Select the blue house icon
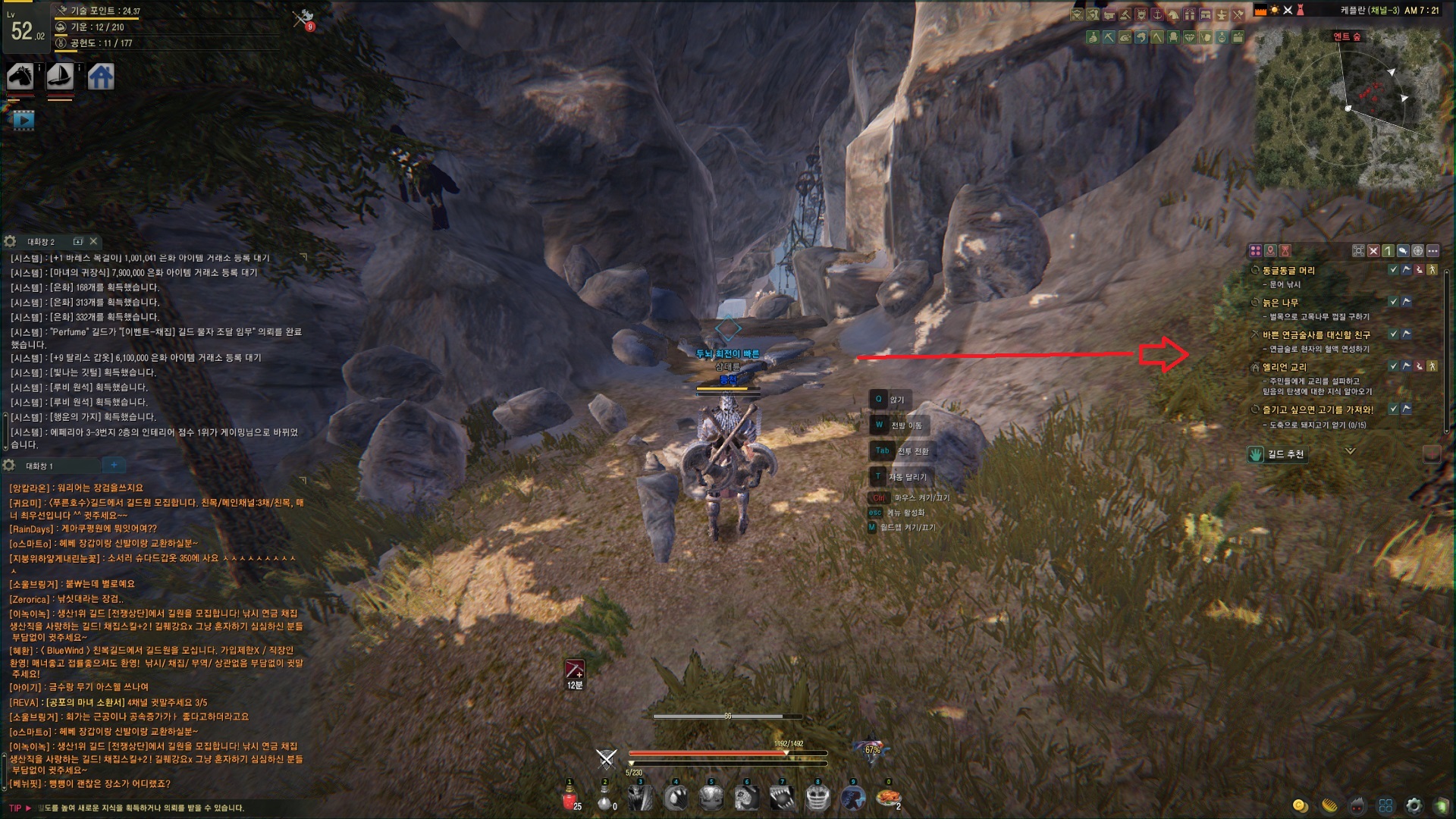 click(101, 77)
